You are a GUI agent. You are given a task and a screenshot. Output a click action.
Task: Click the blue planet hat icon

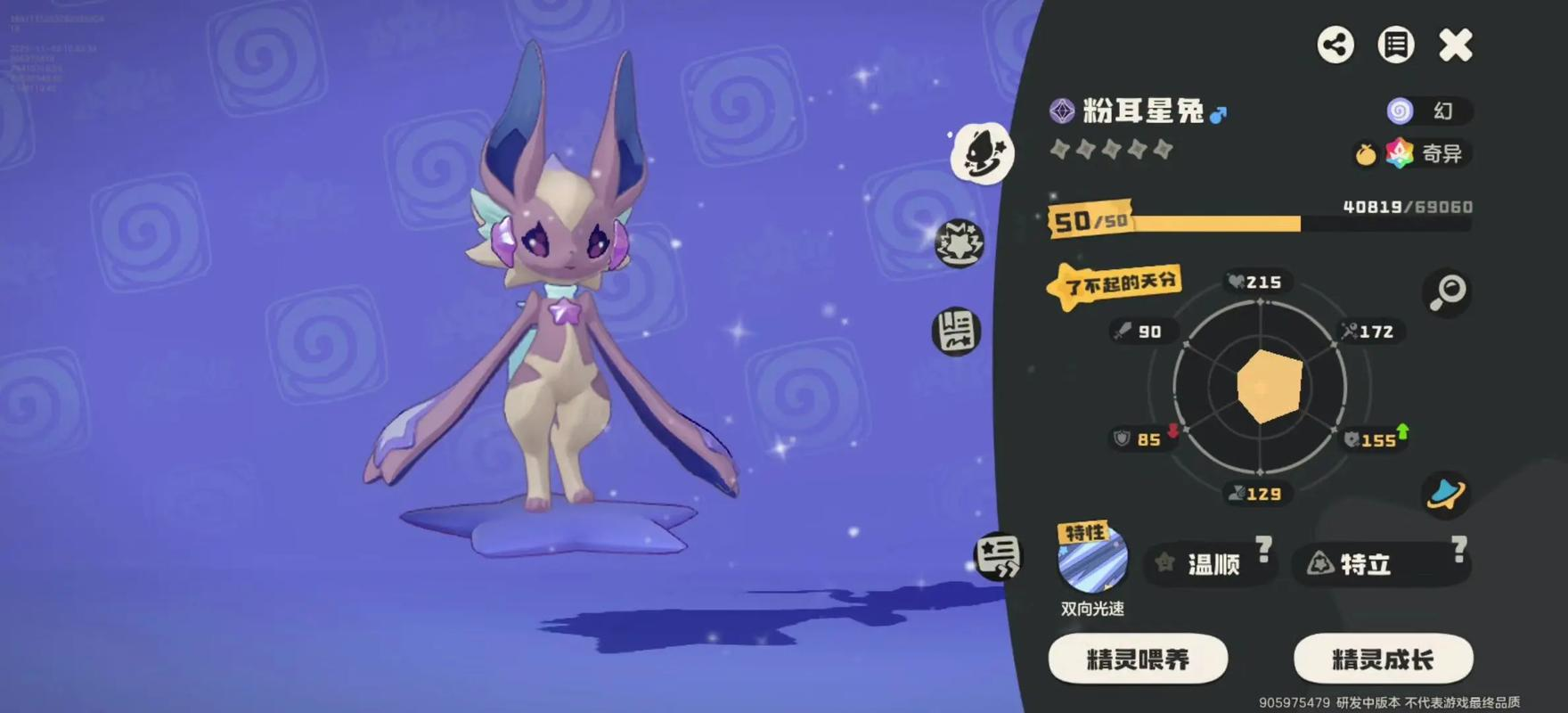[x=1445, y=495]
